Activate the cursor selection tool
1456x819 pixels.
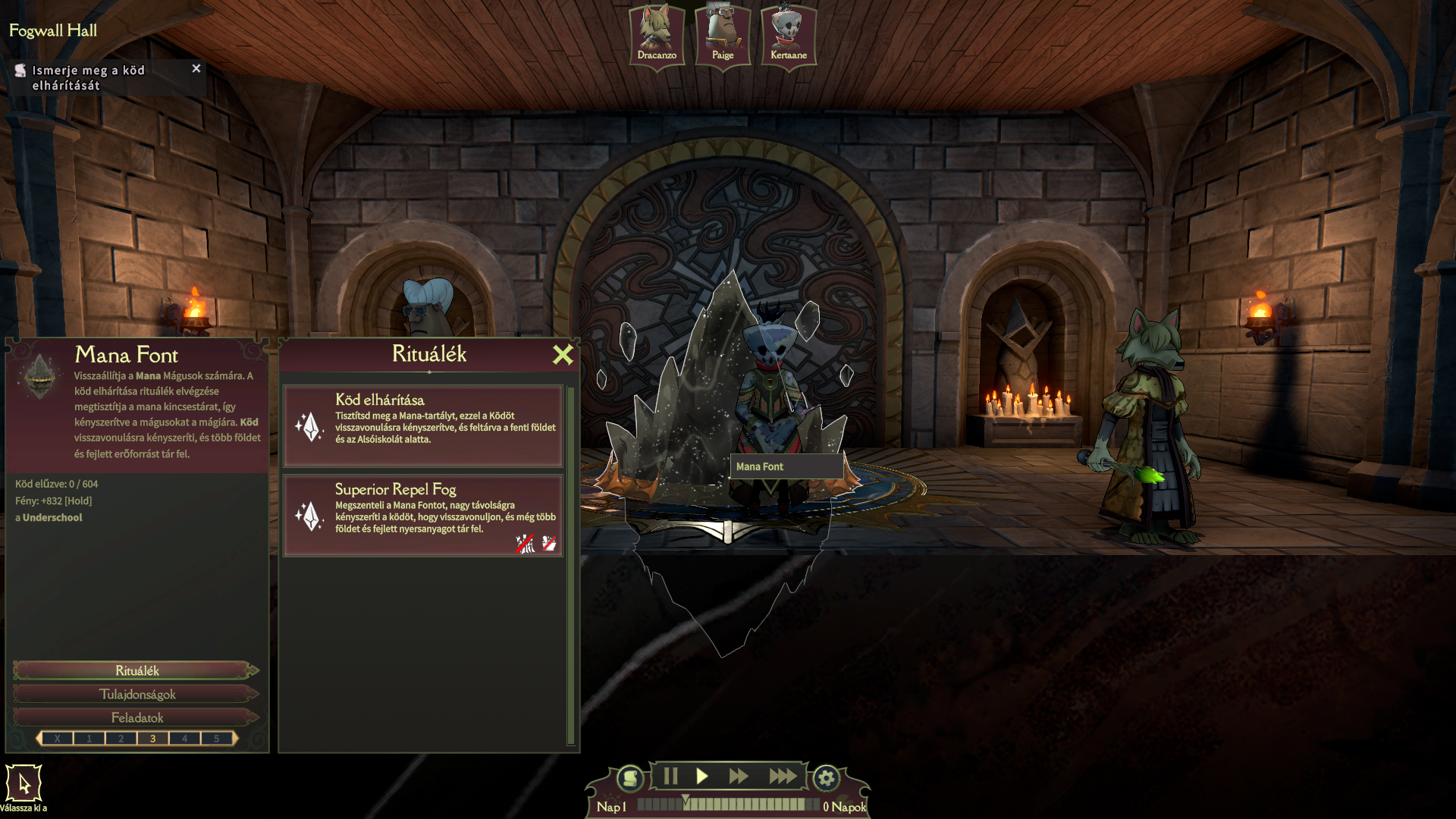coord(24,783)
